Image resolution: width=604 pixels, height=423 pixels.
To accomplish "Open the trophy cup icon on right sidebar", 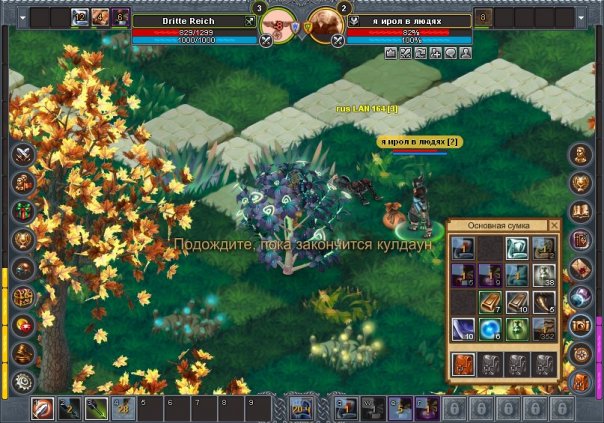I will 581,183.
